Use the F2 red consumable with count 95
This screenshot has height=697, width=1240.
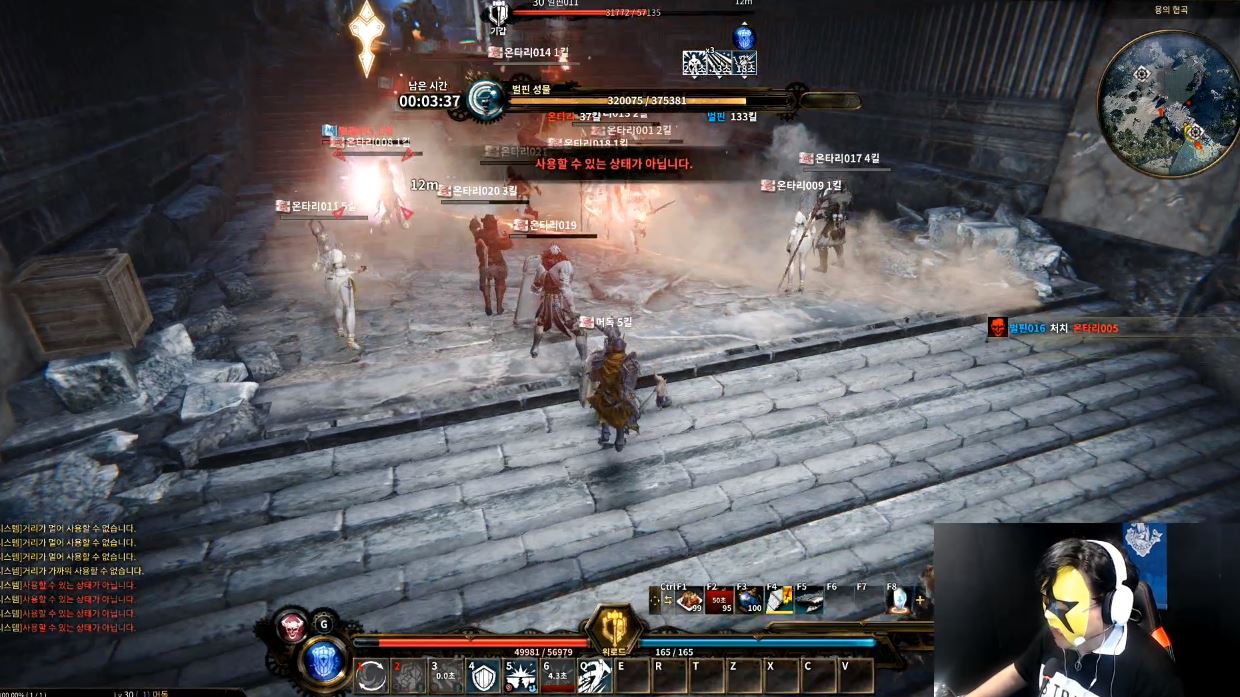click(x=720, y=601)
